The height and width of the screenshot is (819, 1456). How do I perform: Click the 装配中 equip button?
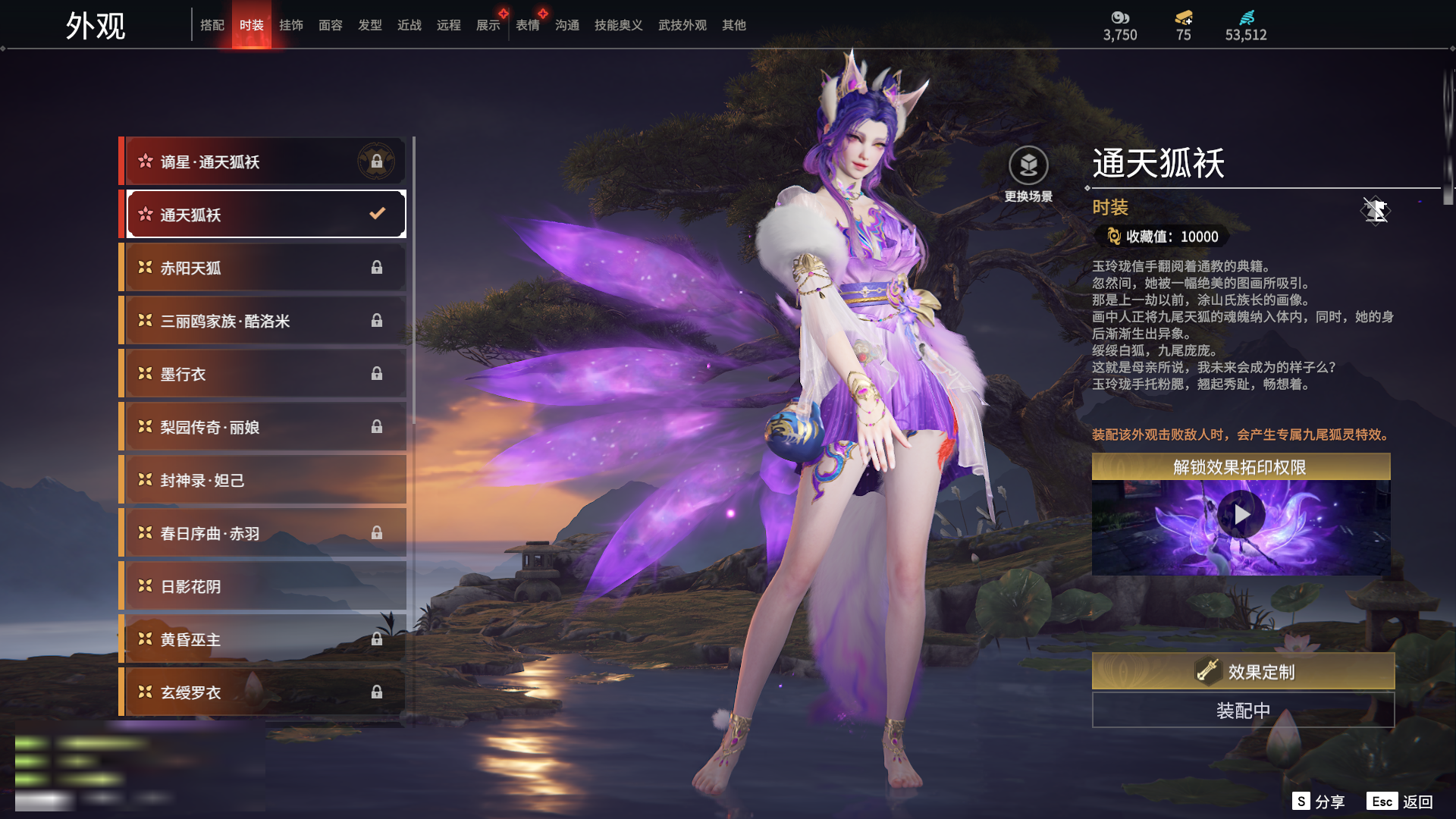pyautogui.click(x=1243, y=711)
